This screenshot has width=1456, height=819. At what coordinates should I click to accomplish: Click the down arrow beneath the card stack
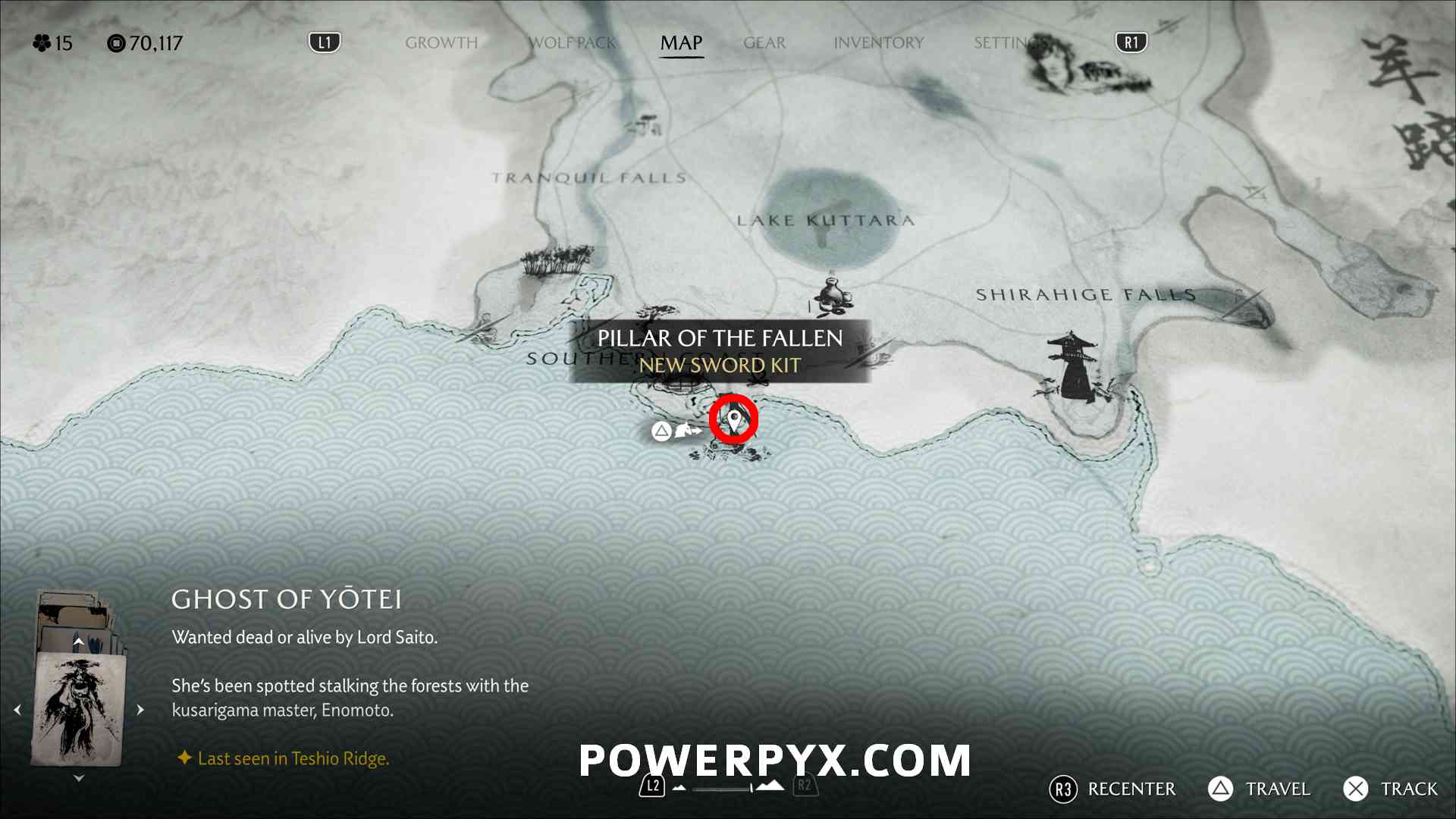[x=79, y=778]
